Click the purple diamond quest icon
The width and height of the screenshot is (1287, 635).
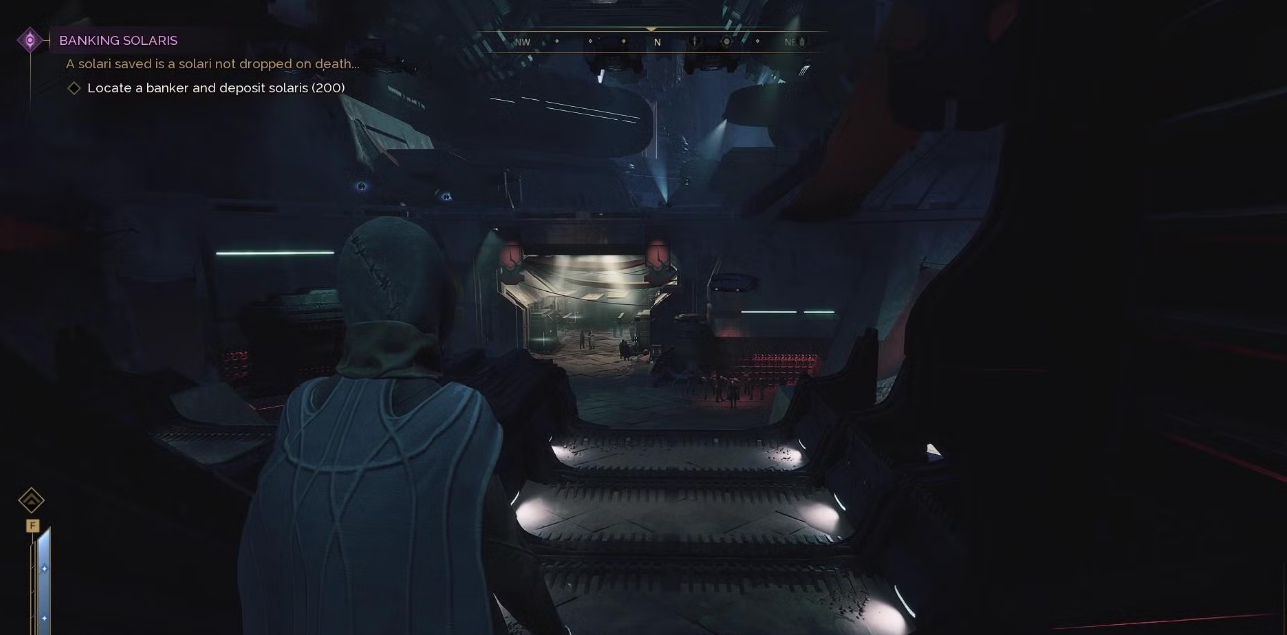(x=30, y=40)
